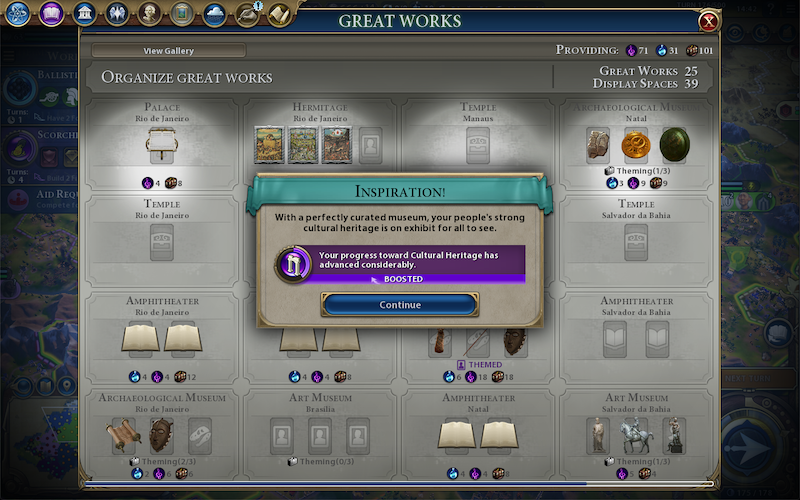The width and height of the screenshot is (800, 500).
Task: Close the Great Works window
Action: 709,21
